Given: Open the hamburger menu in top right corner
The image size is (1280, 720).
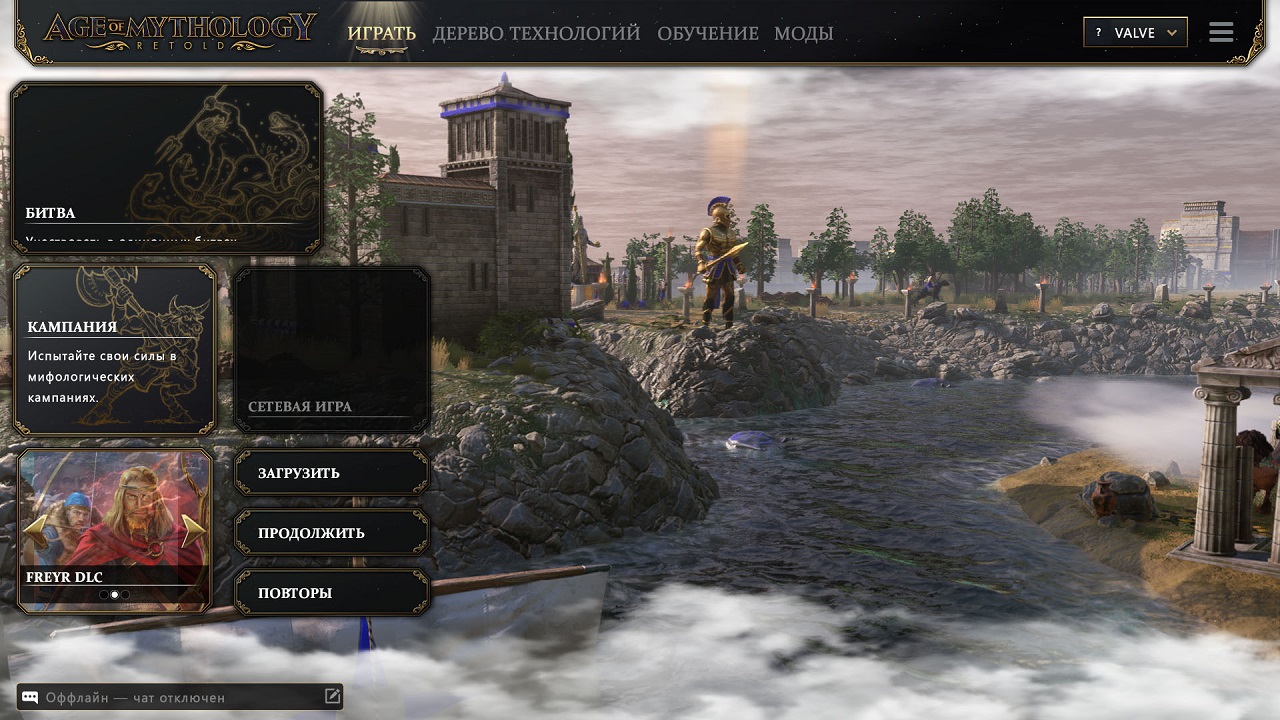Looking at the screenshot, I should (x=1220, y=31).
